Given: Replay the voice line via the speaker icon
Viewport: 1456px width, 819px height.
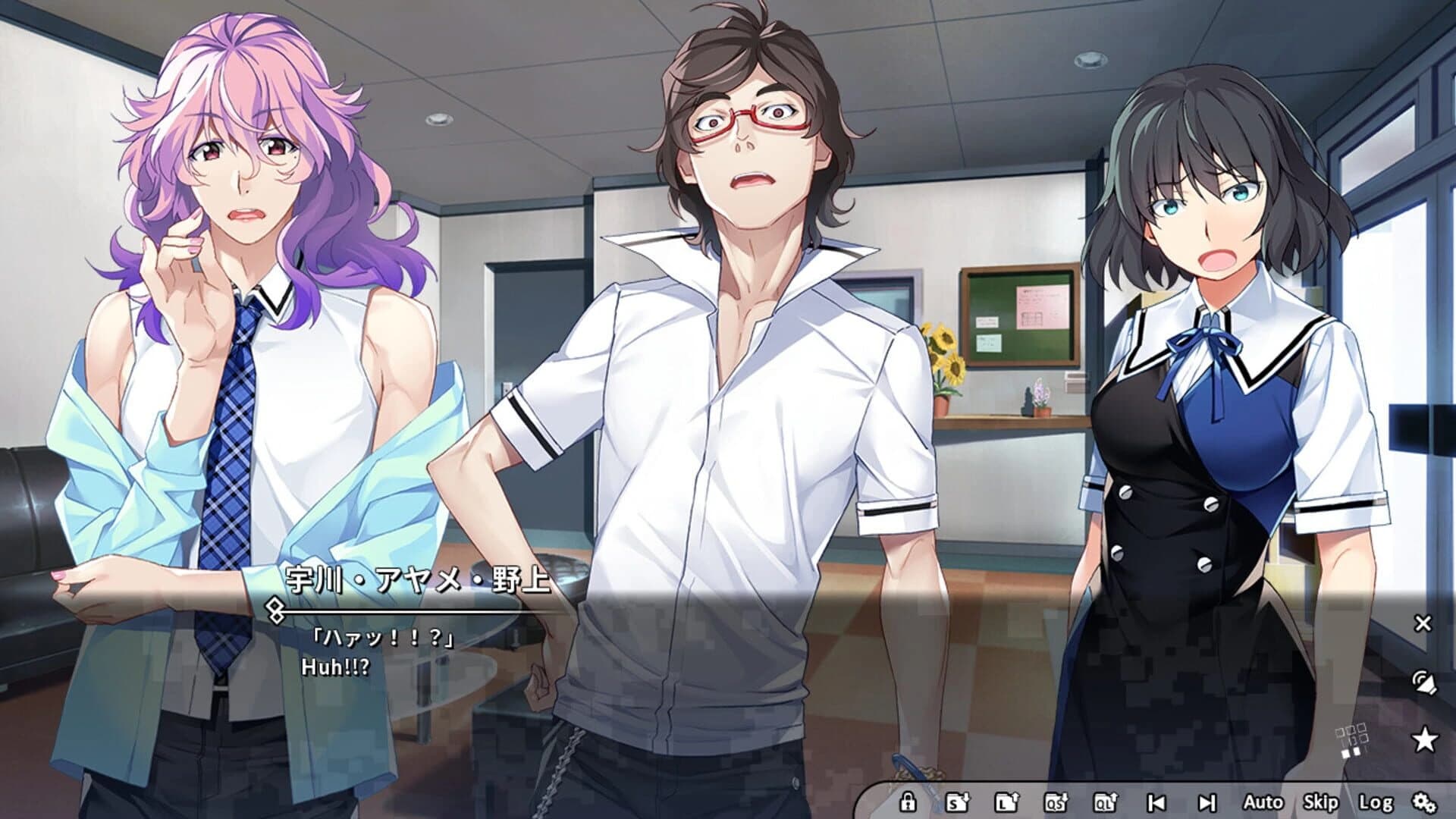Looking at the screenshot, I should (1424, 682).
